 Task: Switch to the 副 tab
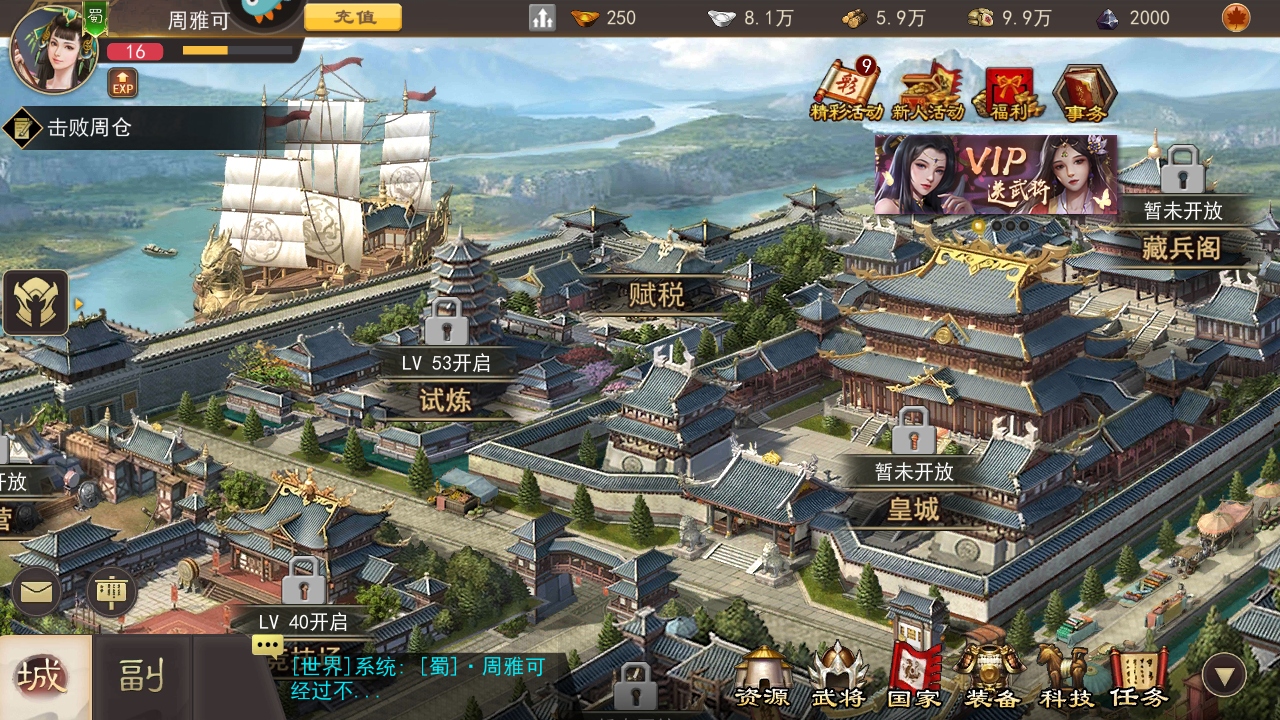point(141,678)
